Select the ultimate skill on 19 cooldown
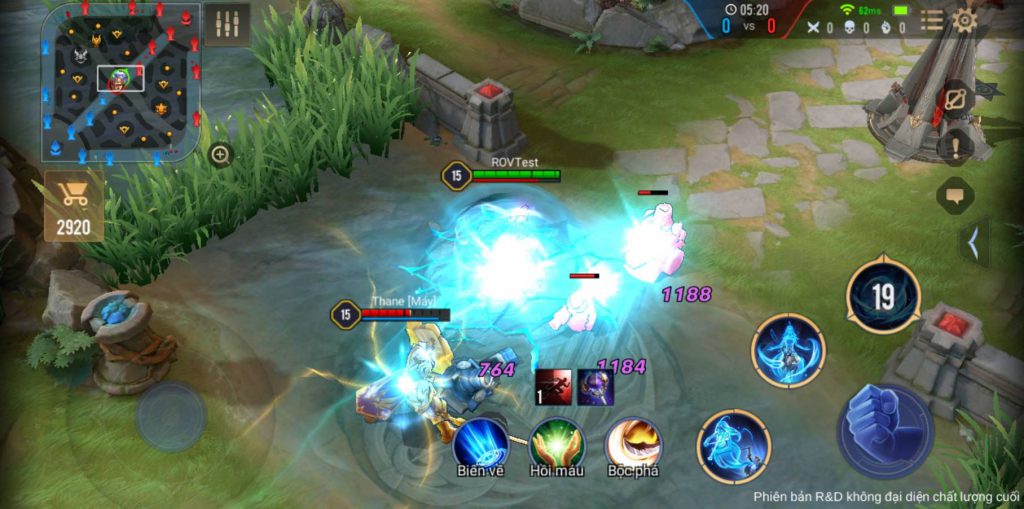The width and height of the screenshot is (1024, 509). click(882, 297)
